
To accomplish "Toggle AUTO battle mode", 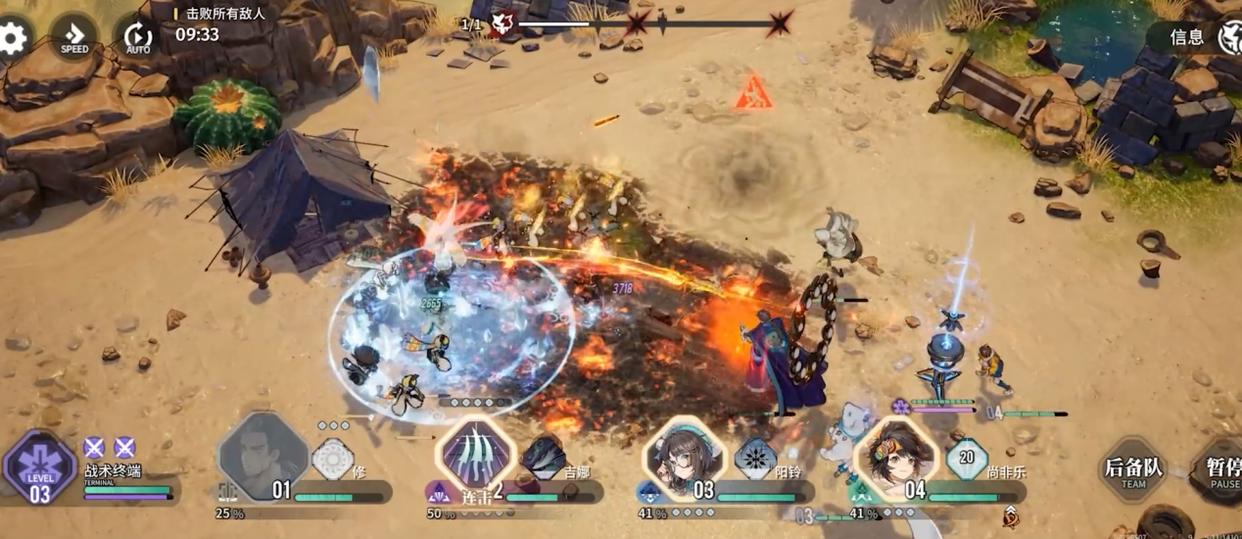I will [x=138, y=38].
